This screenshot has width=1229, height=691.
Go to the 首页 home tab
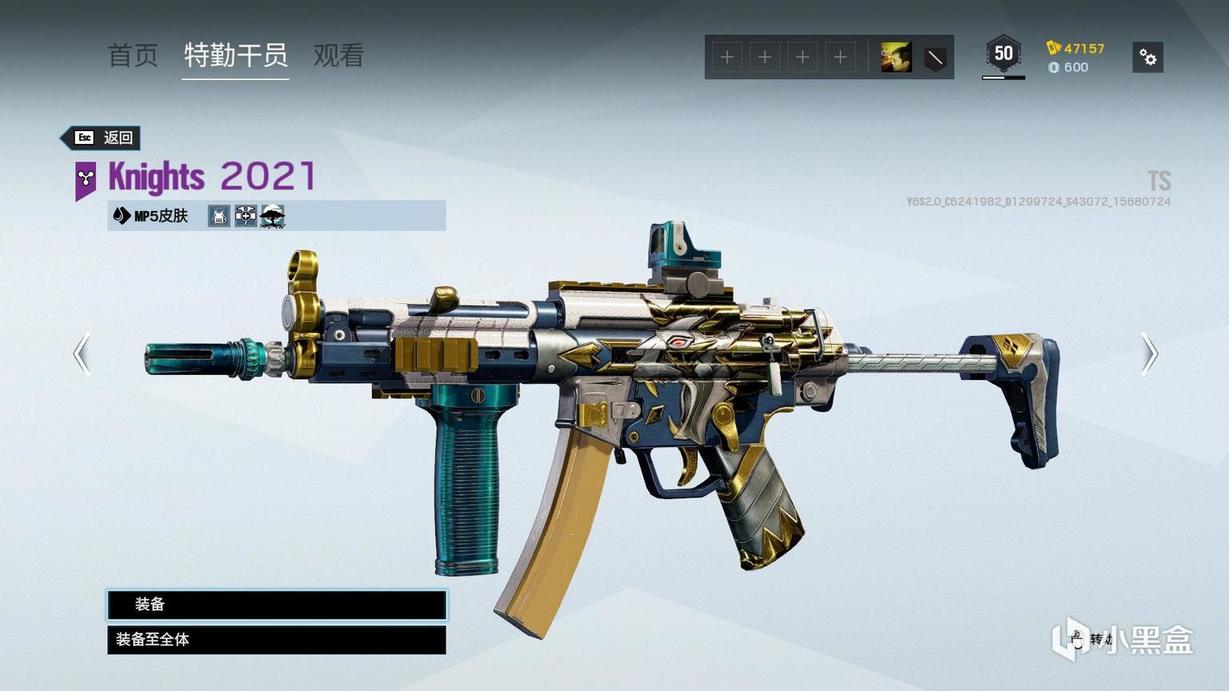click(133, 56)
